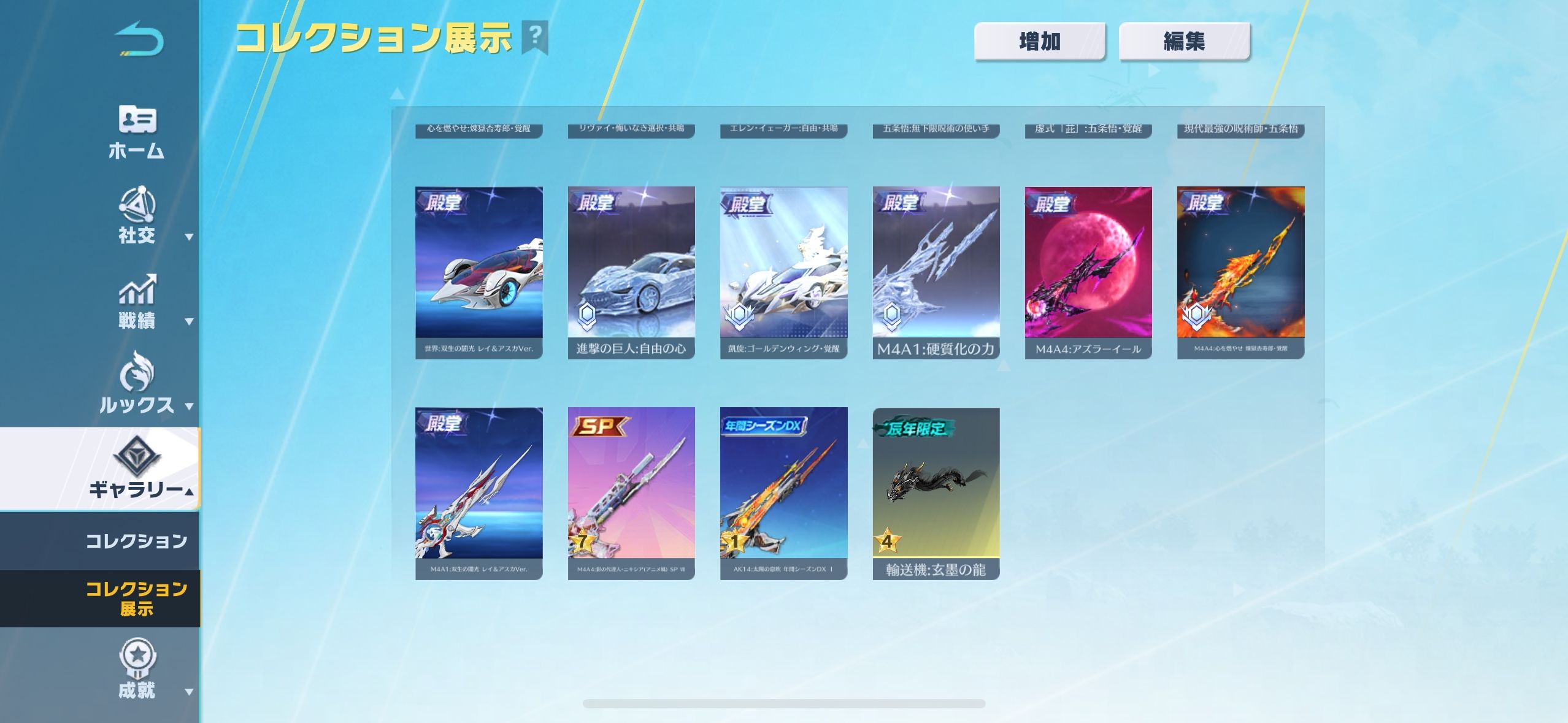Click the 編集 button
The image size is (1568, 723).
tap(1184, 42)
